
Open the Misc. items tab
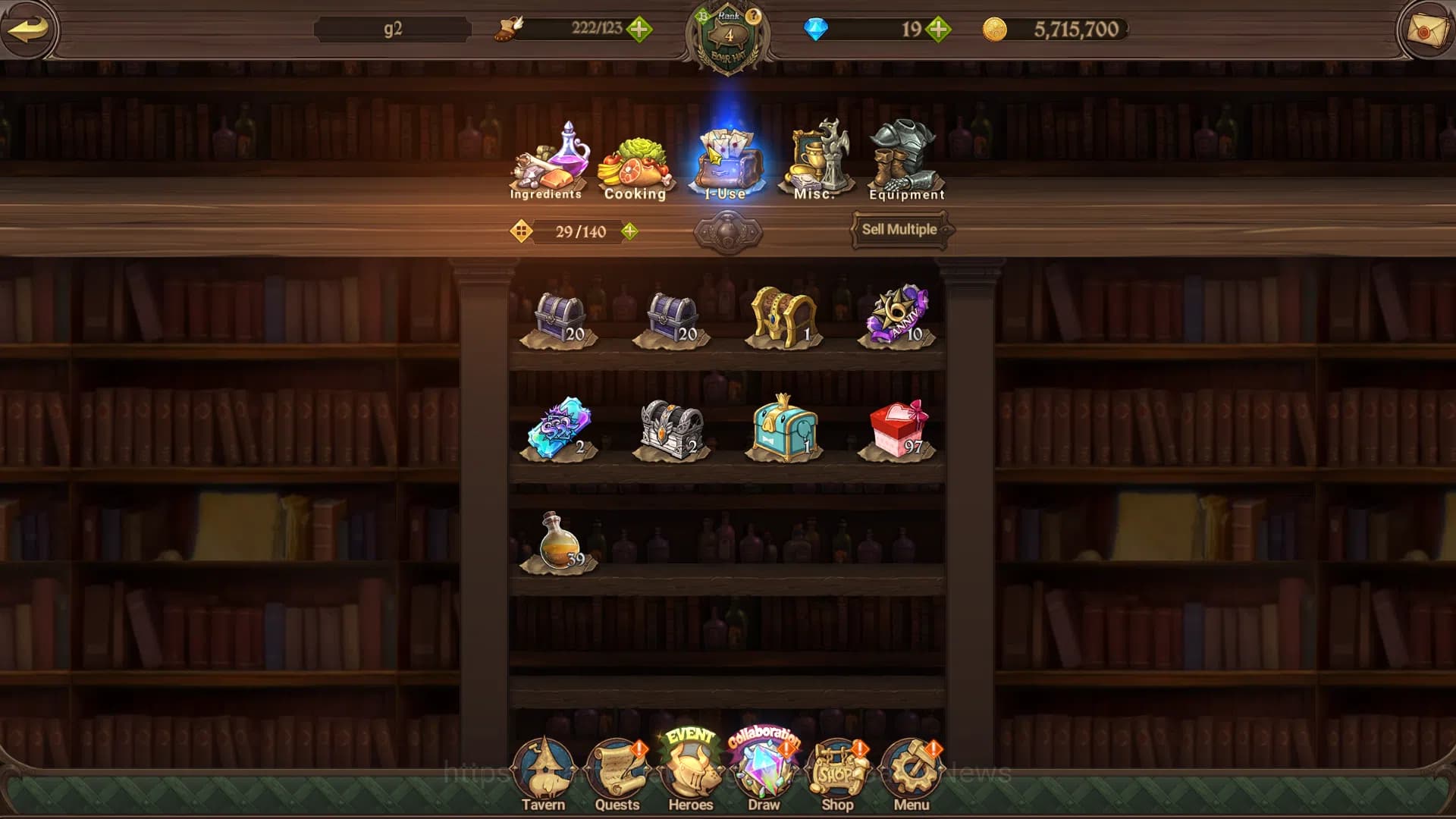click(816, 162)
